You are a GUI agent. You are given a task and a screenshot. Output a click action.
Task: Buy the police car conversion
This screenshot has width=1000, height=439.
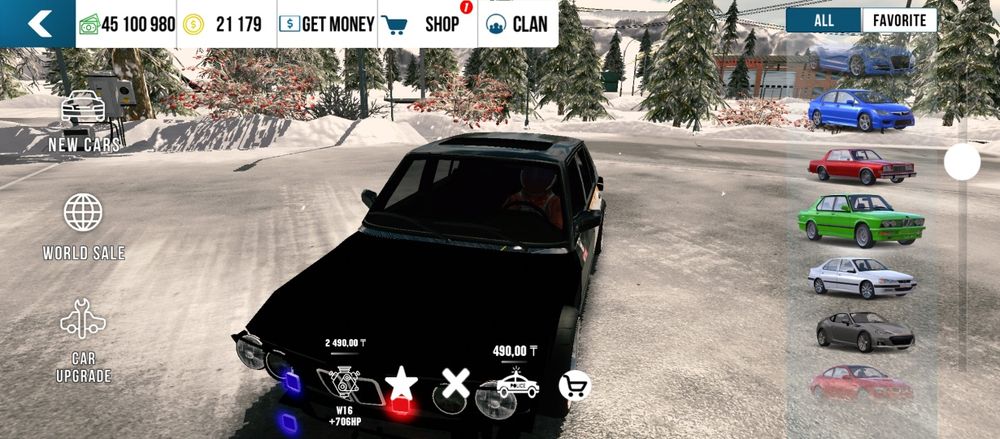517,384
